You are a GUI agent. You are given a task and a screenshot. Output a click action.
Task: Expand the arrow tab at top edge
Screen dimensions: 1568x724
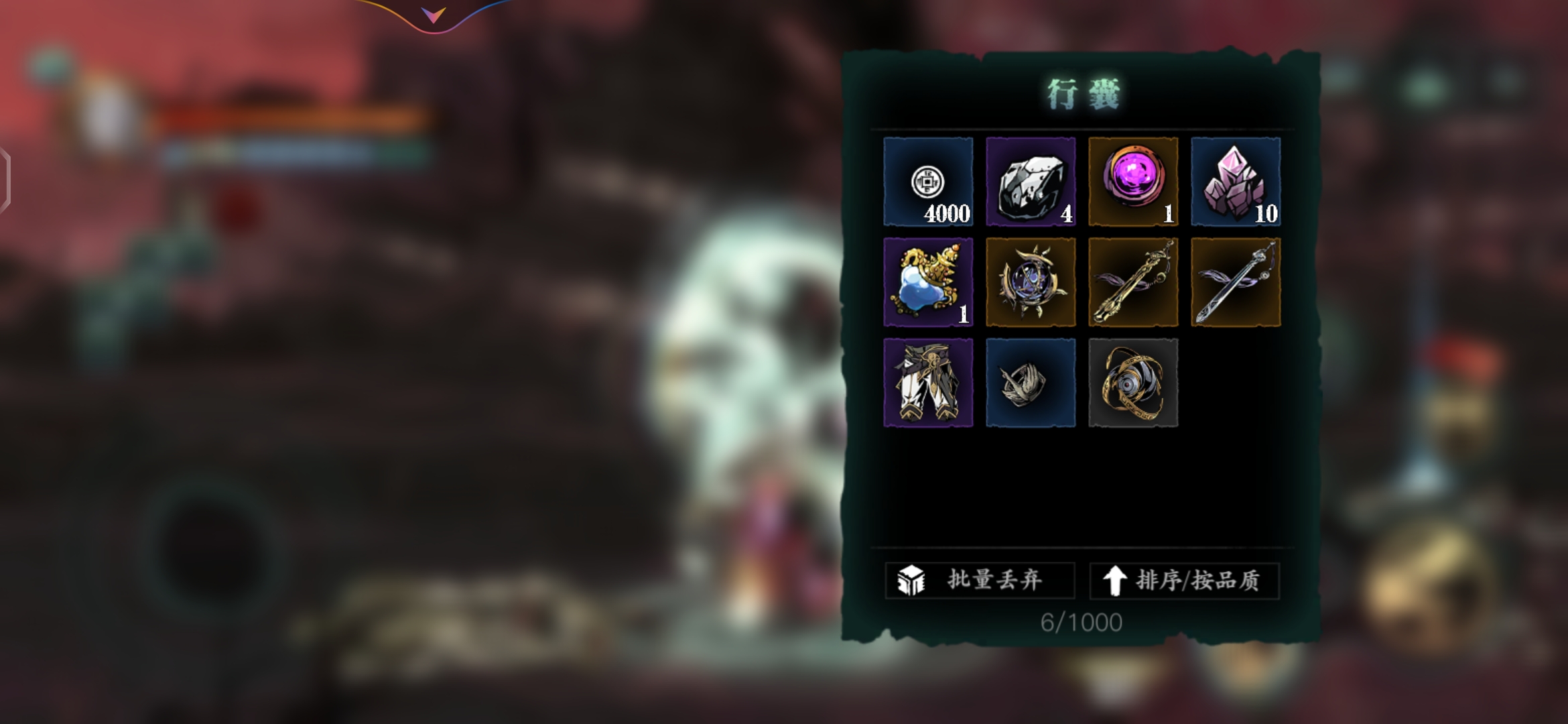[434, 15]
